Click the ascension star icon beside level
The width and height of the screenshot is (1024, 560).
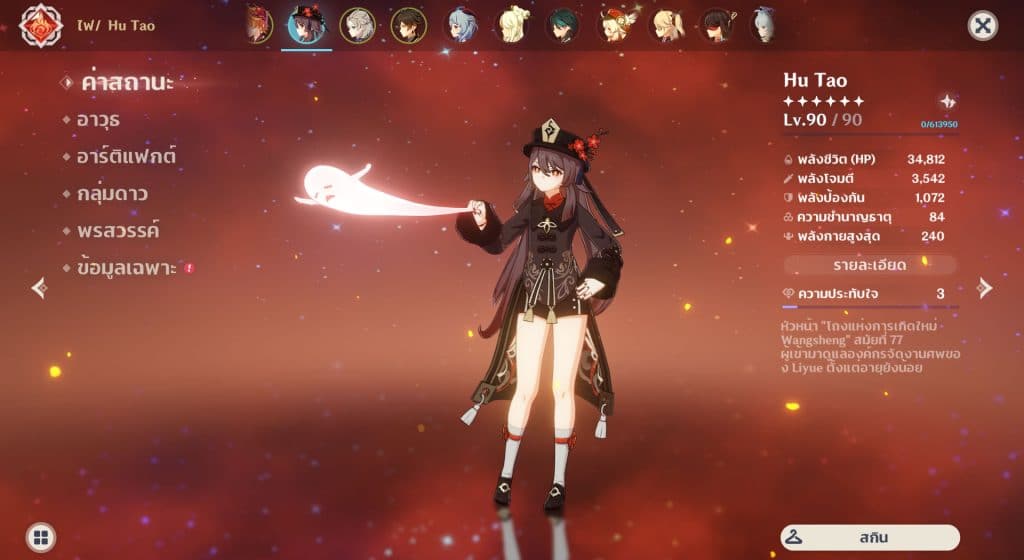point(947,101)
